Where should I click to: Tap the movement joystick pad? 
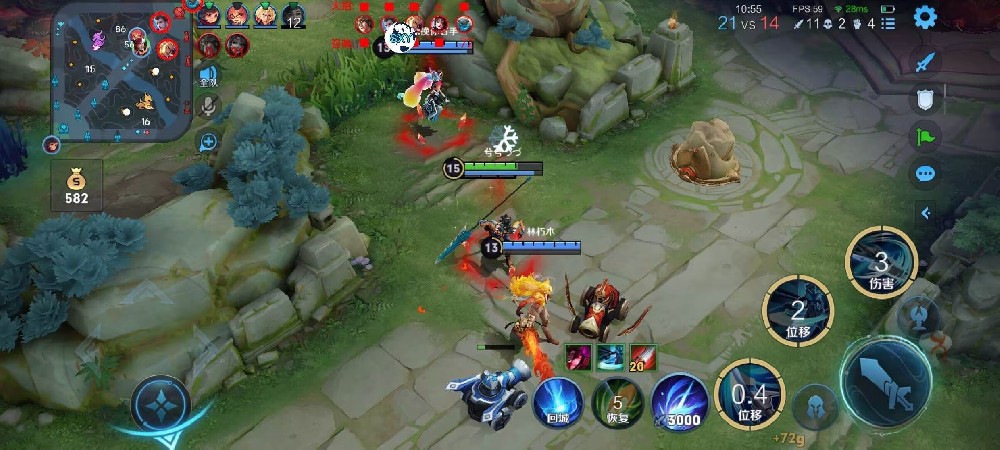(x=160, y=404)
